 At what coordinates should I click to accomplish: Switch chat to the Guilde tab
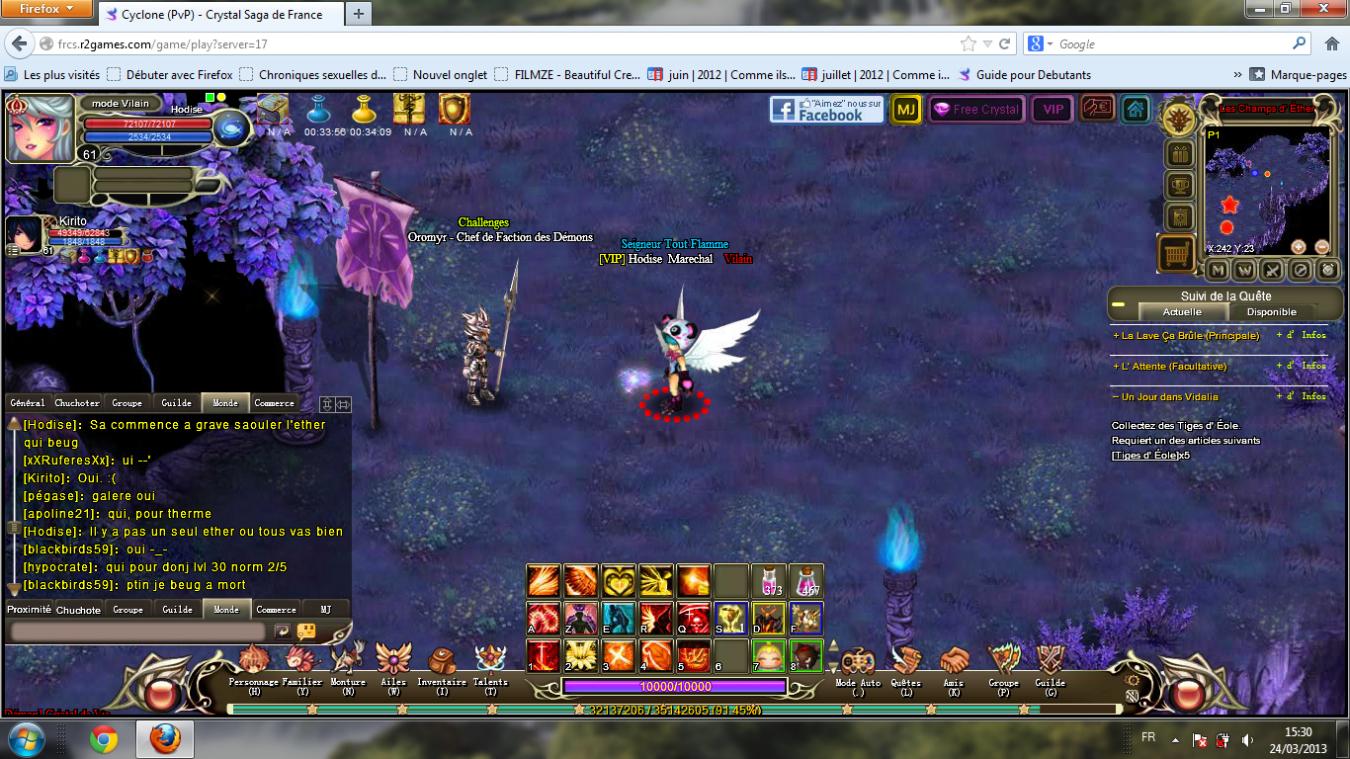(x=176, y=403)
